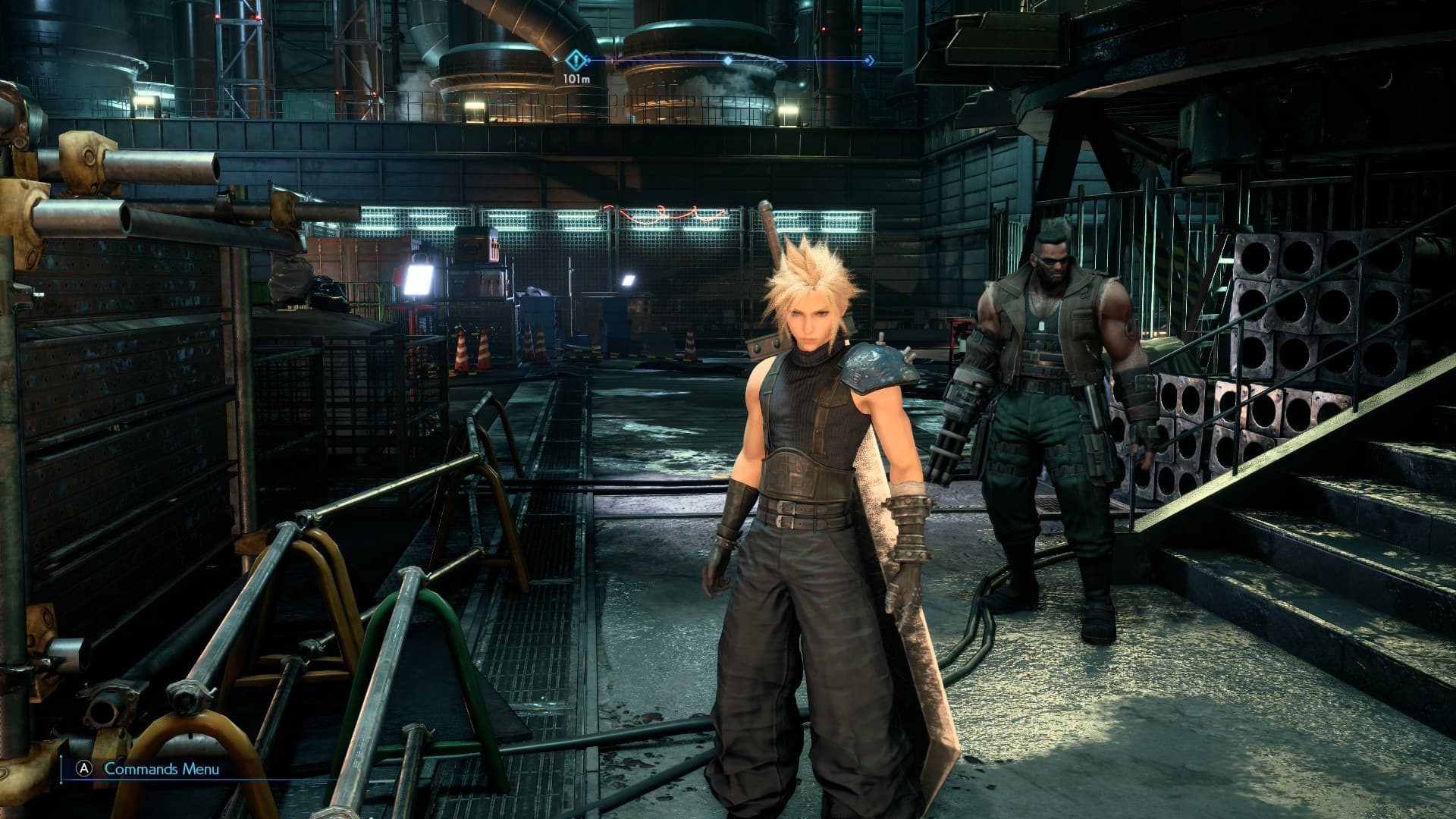Viewport: 1456px width, 819px height.
Task: Click the diamond marker on the compass bar
Action: click(x=728, y=60)
